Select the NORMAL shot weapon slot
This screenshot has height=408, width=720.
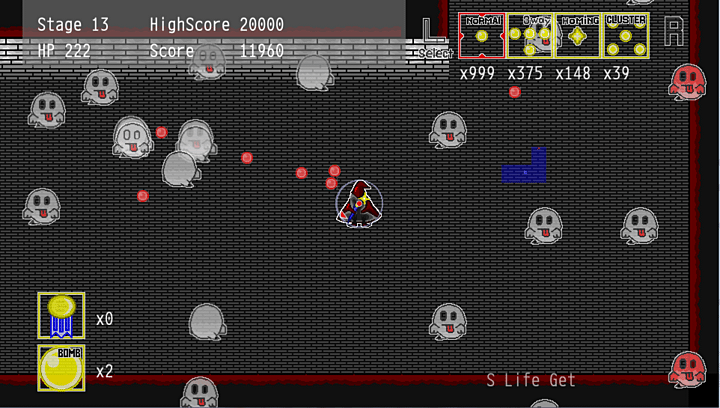481,36
